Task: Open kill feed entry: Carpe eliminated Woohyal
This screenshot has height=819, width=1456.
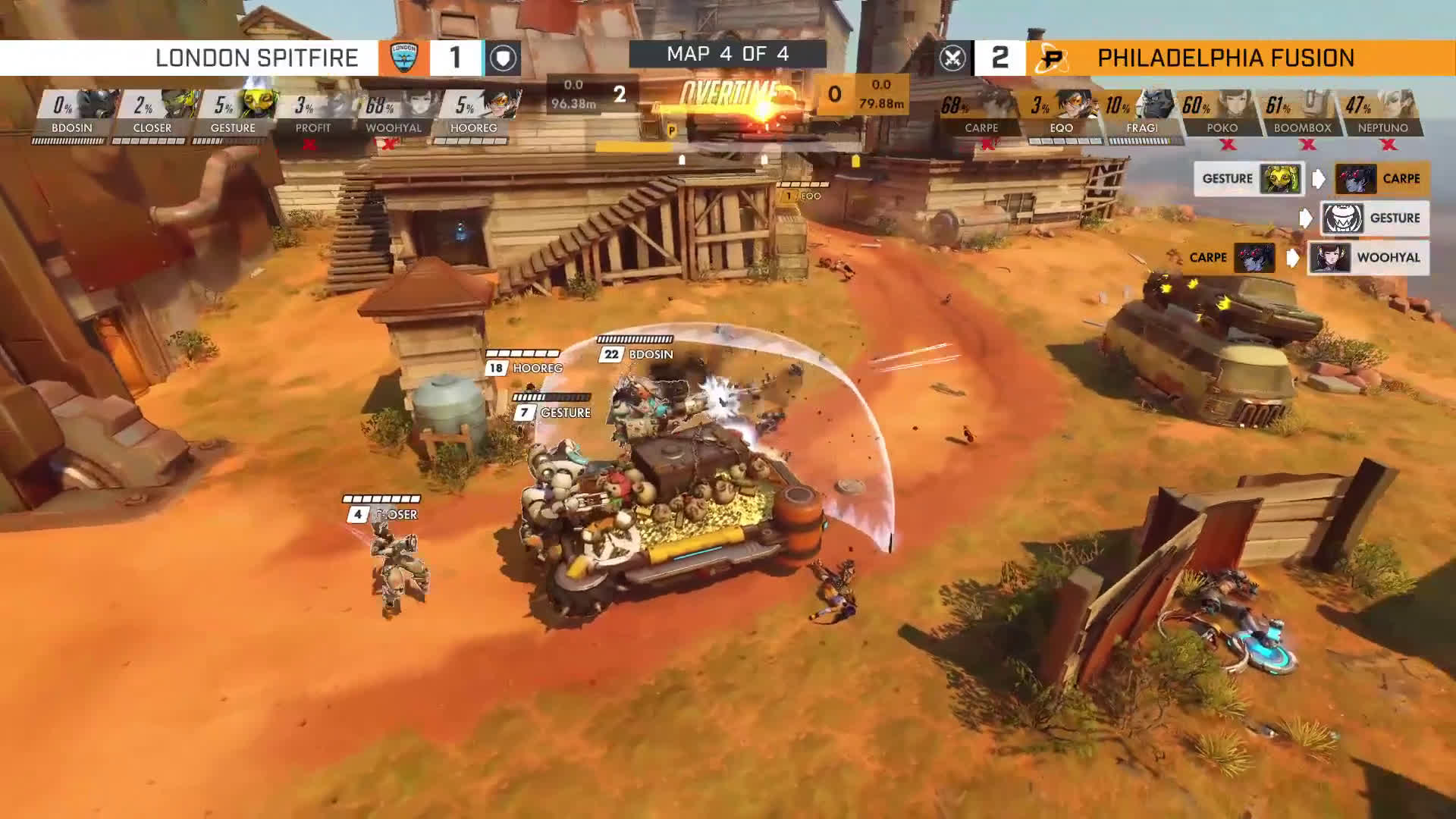Action: tap(1298, 258)
